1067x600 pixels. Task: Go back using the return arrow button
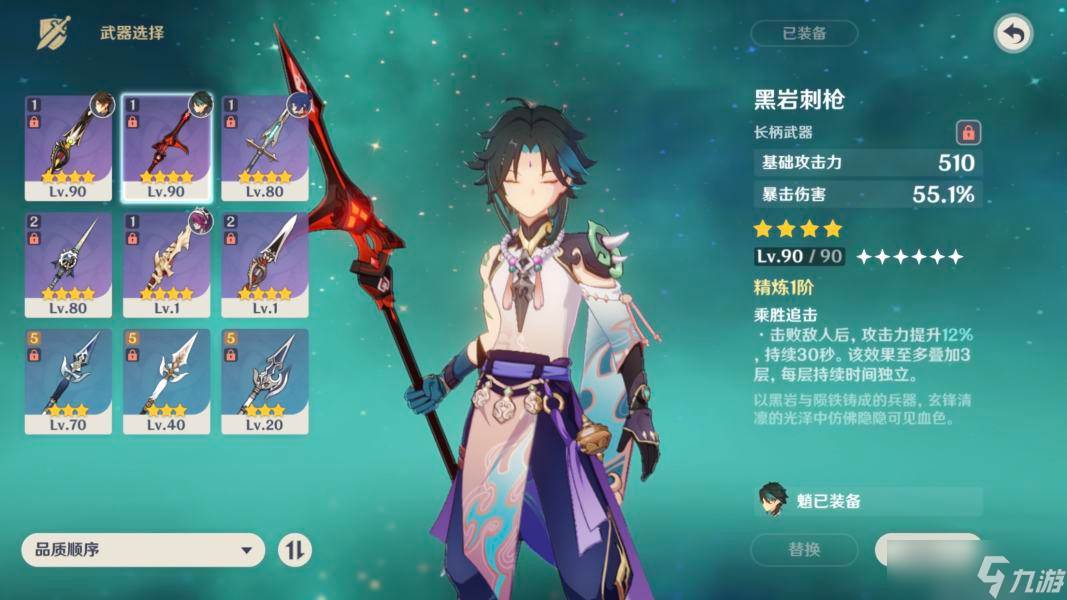pyautogui.click(x=1013, y=34)
